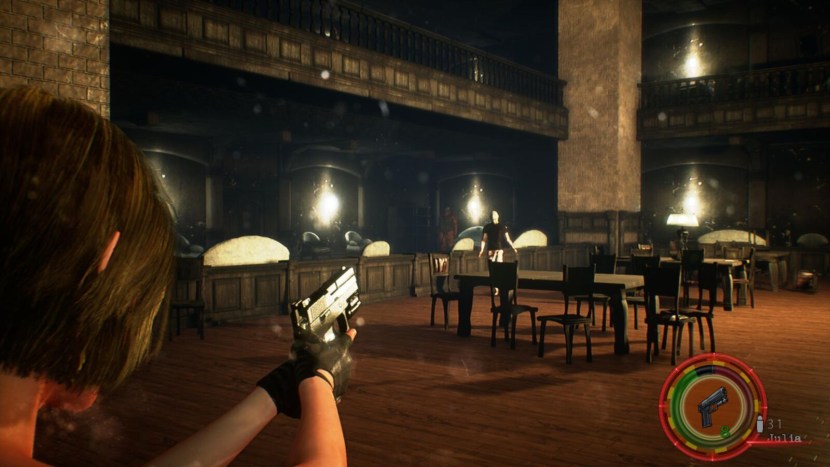Select the equipped pistol weapon icon

coord(712,406)
